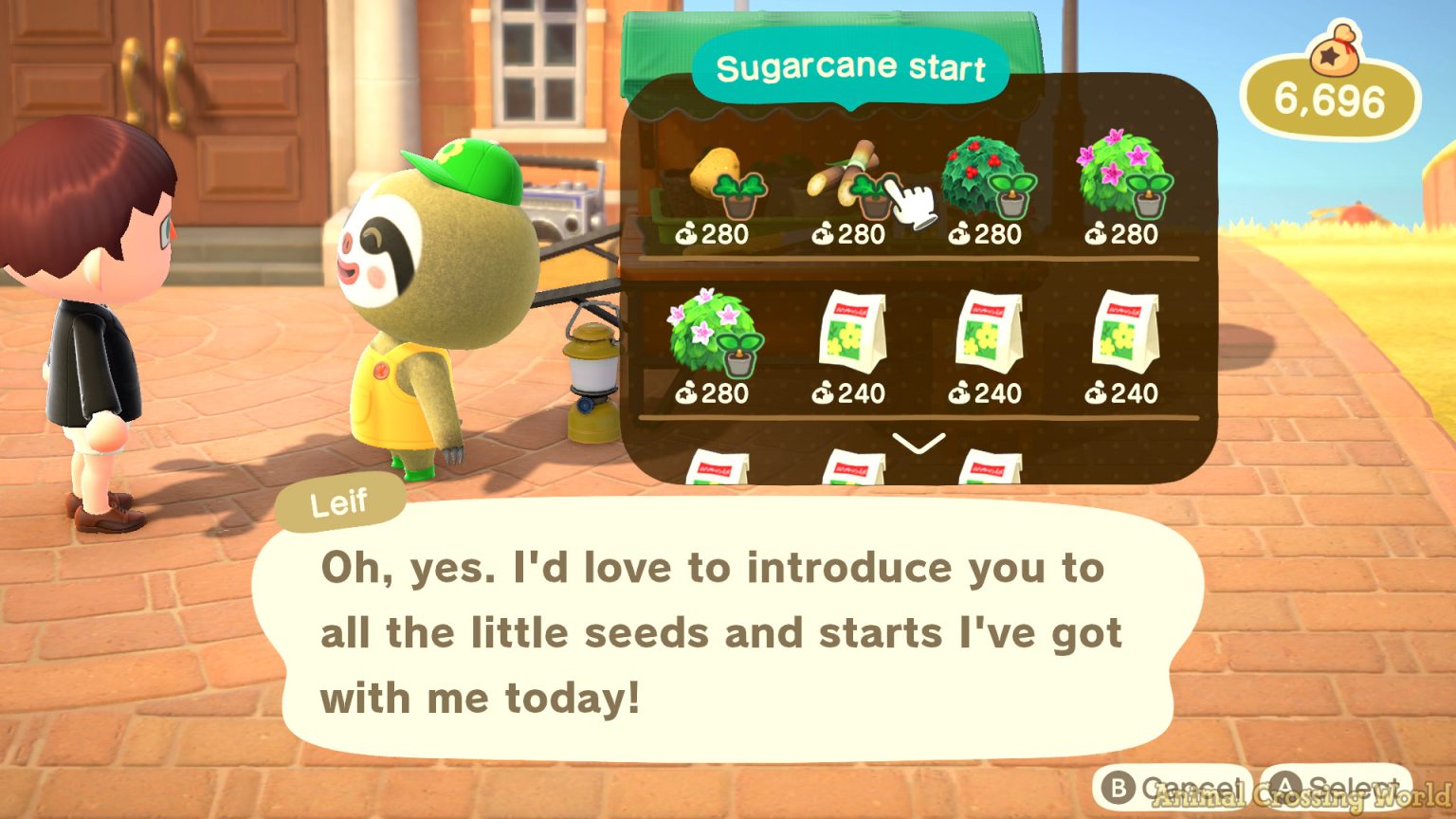Select the pink azalea bush start
This screenshot has height=819, width=1456.
pyautogui.click(x=1123, y=175)
